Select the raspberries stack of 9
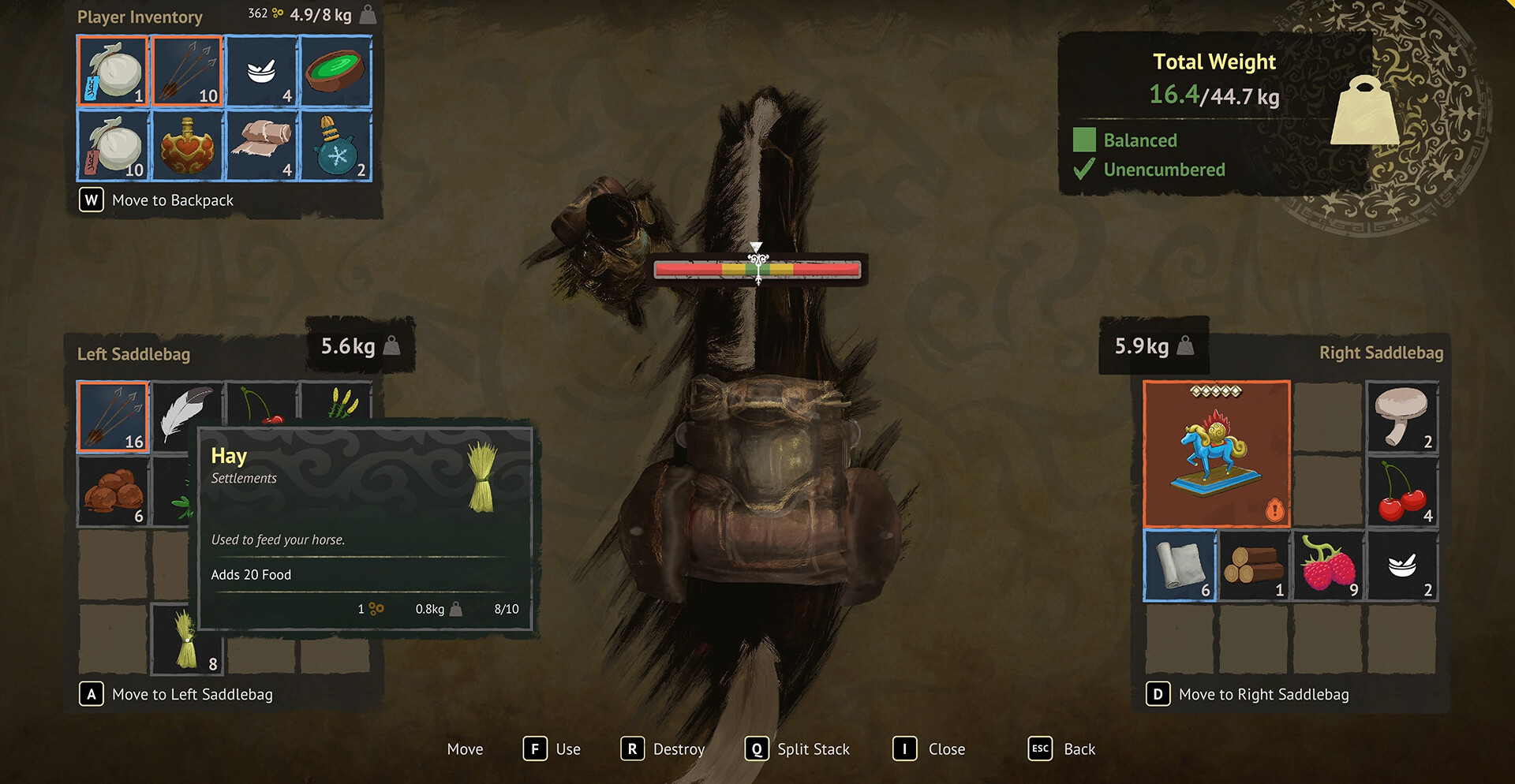1515x784 pixels. [1328, 566]
